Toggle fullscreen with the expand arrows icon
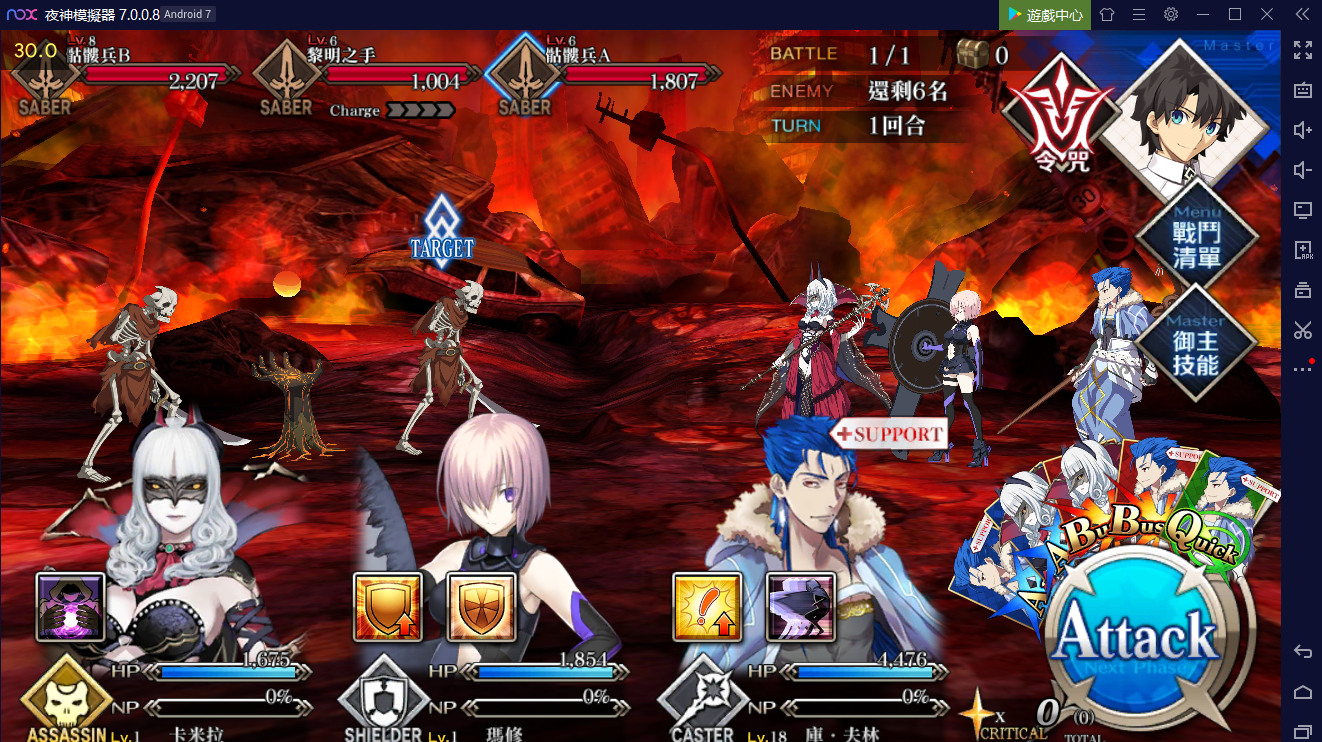This screenshot has height=742, width=1322. (1303, 51)
